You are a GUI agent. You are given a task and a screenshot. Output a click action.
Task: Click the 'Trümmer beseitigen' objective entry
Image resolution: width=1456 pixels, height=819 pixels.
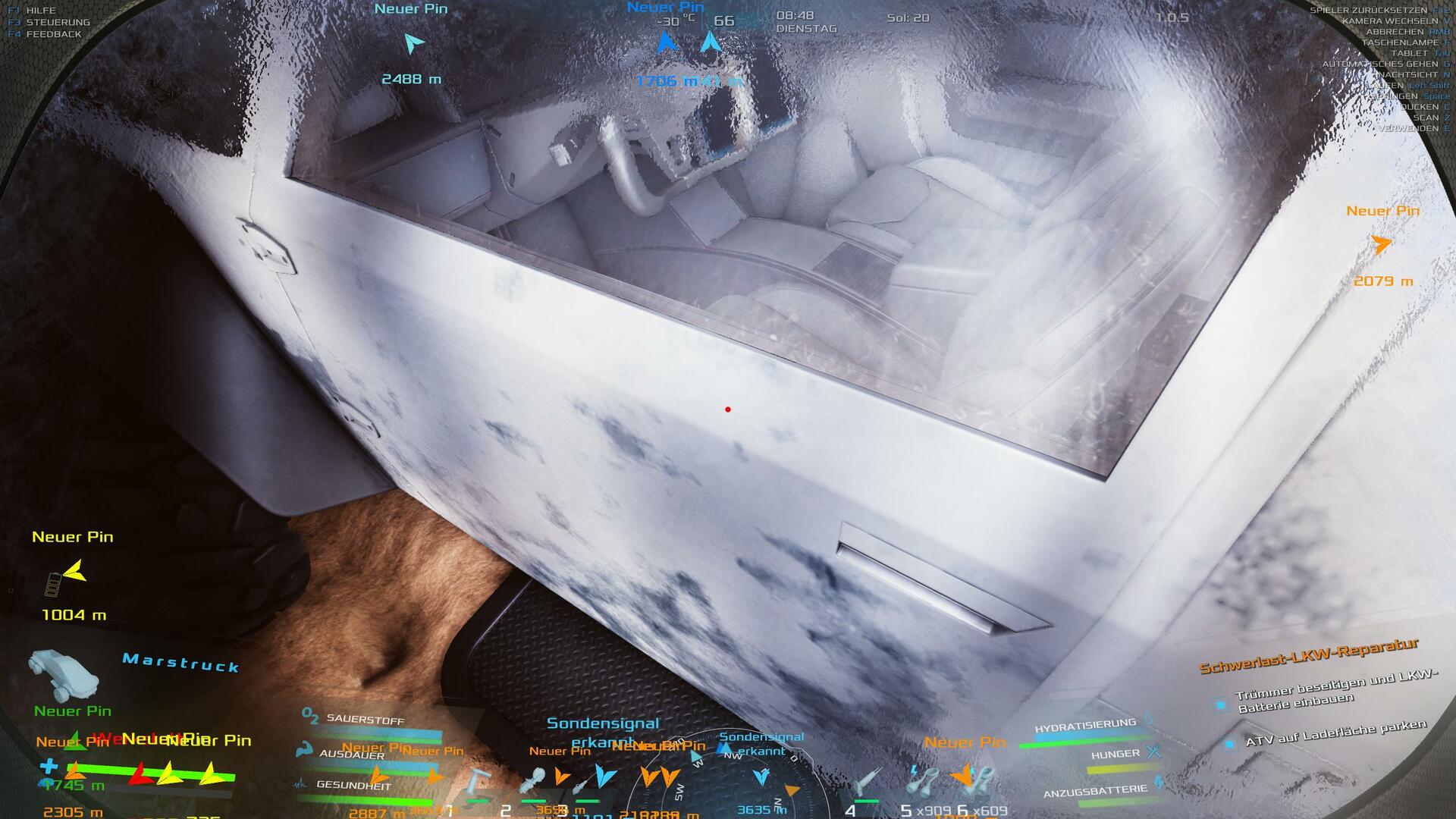click(1335, 692)
